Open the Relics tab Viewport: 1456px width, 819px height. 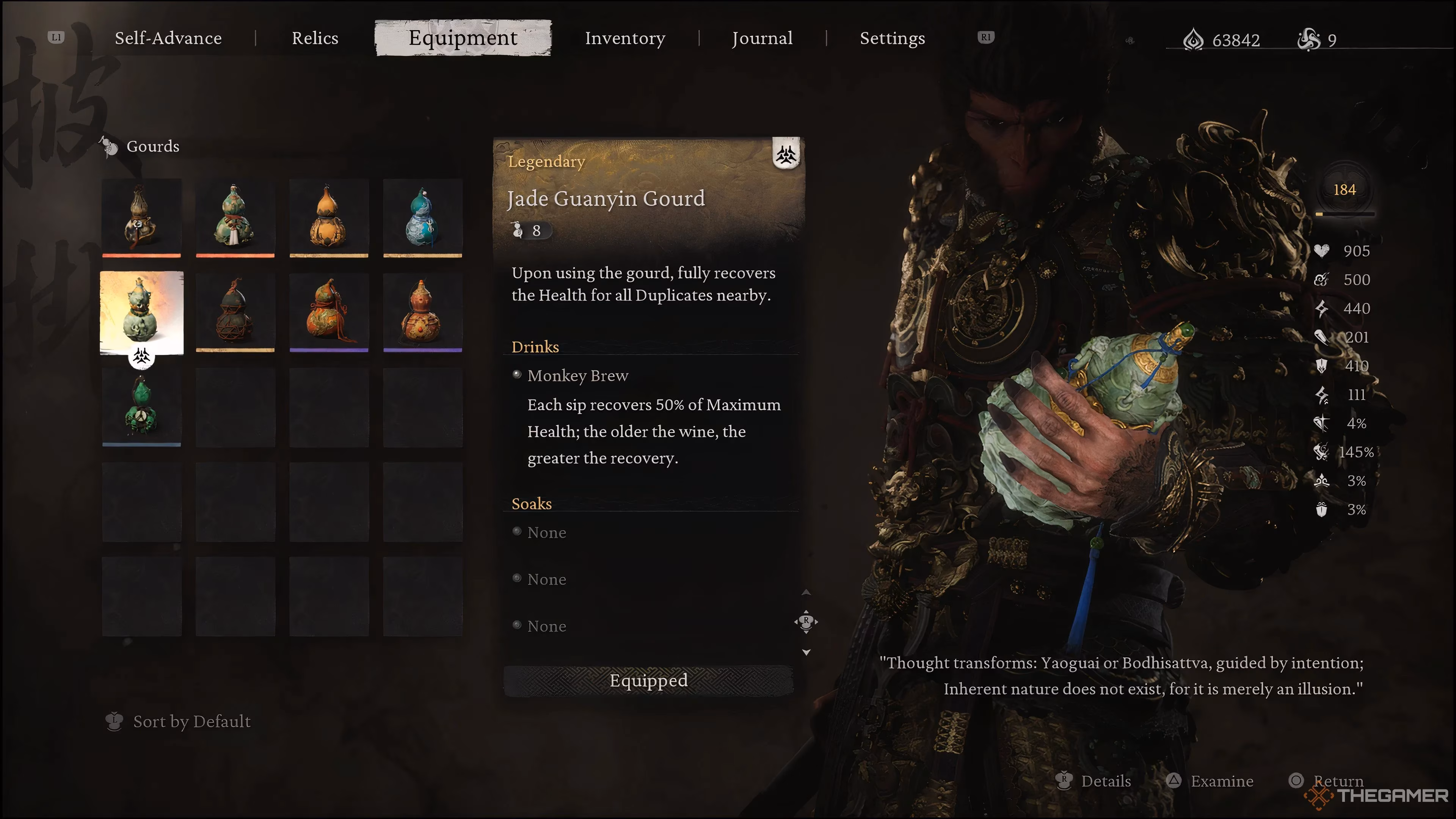(315, 38)
